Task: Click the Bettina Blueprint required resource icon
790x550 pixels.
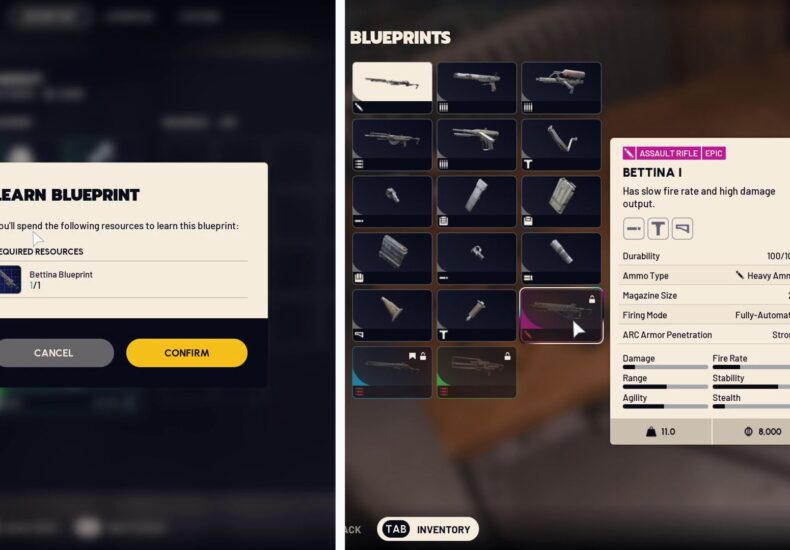Action: coord(10,279)
